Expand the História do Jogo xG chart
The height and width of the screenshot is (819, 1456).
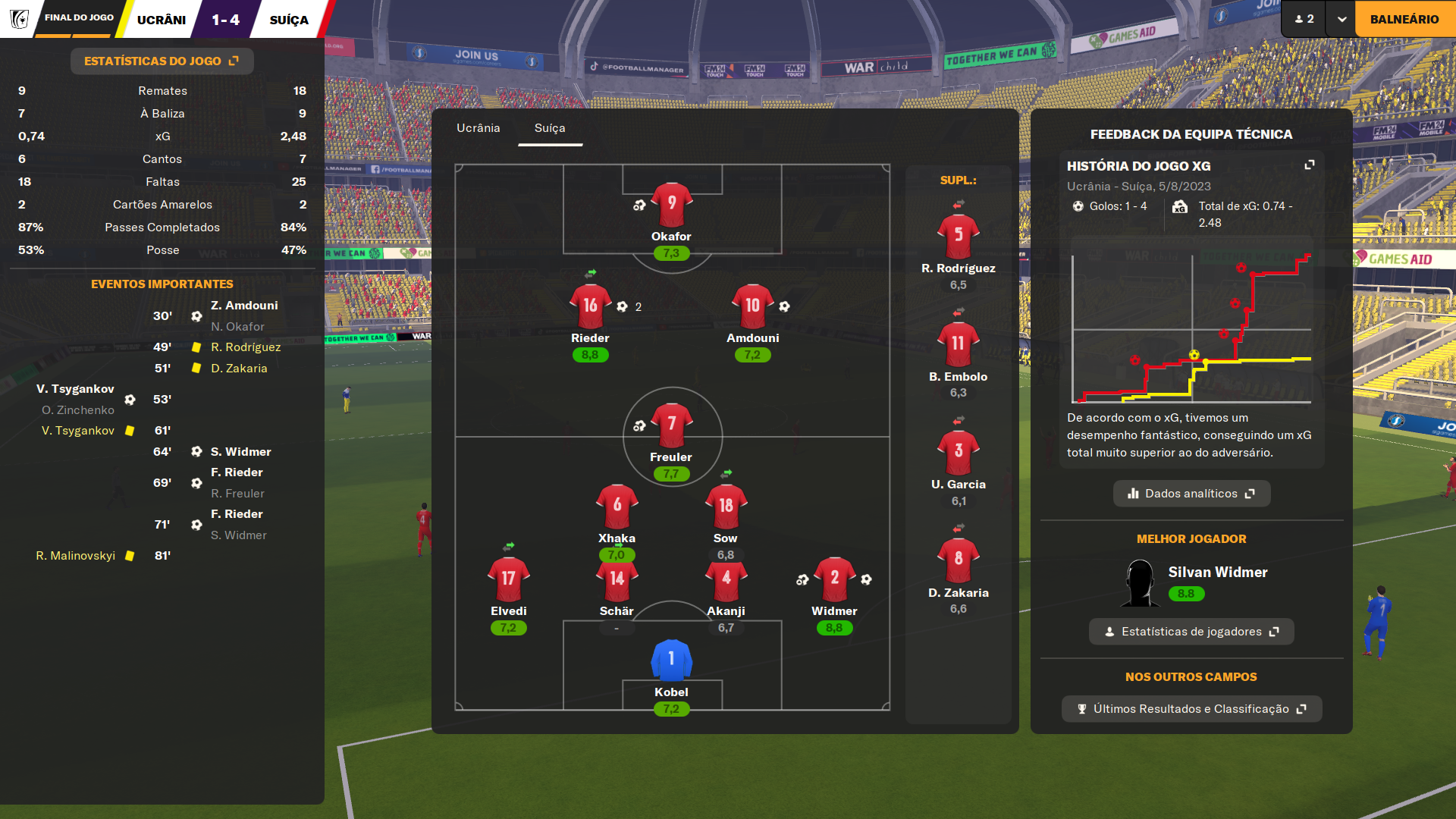click(x=1309, y=165)
